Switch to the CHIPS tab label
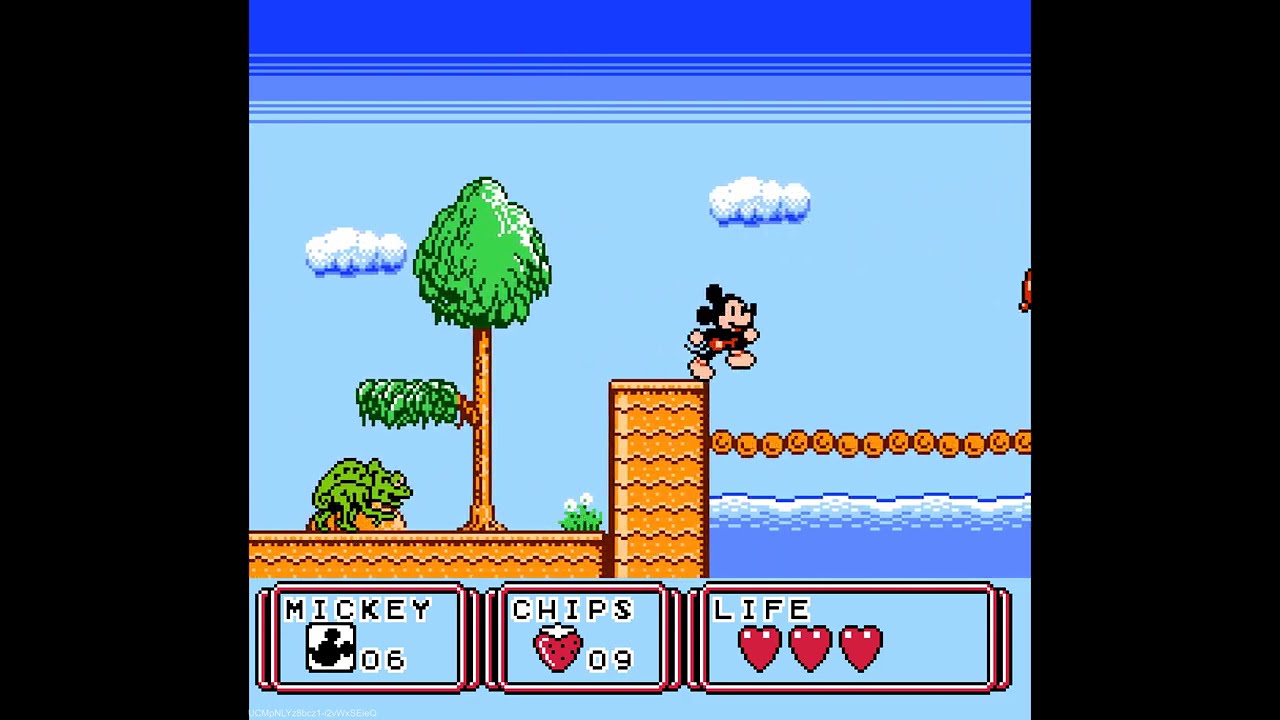This screenshot has width=1280, height=720. 572,608
